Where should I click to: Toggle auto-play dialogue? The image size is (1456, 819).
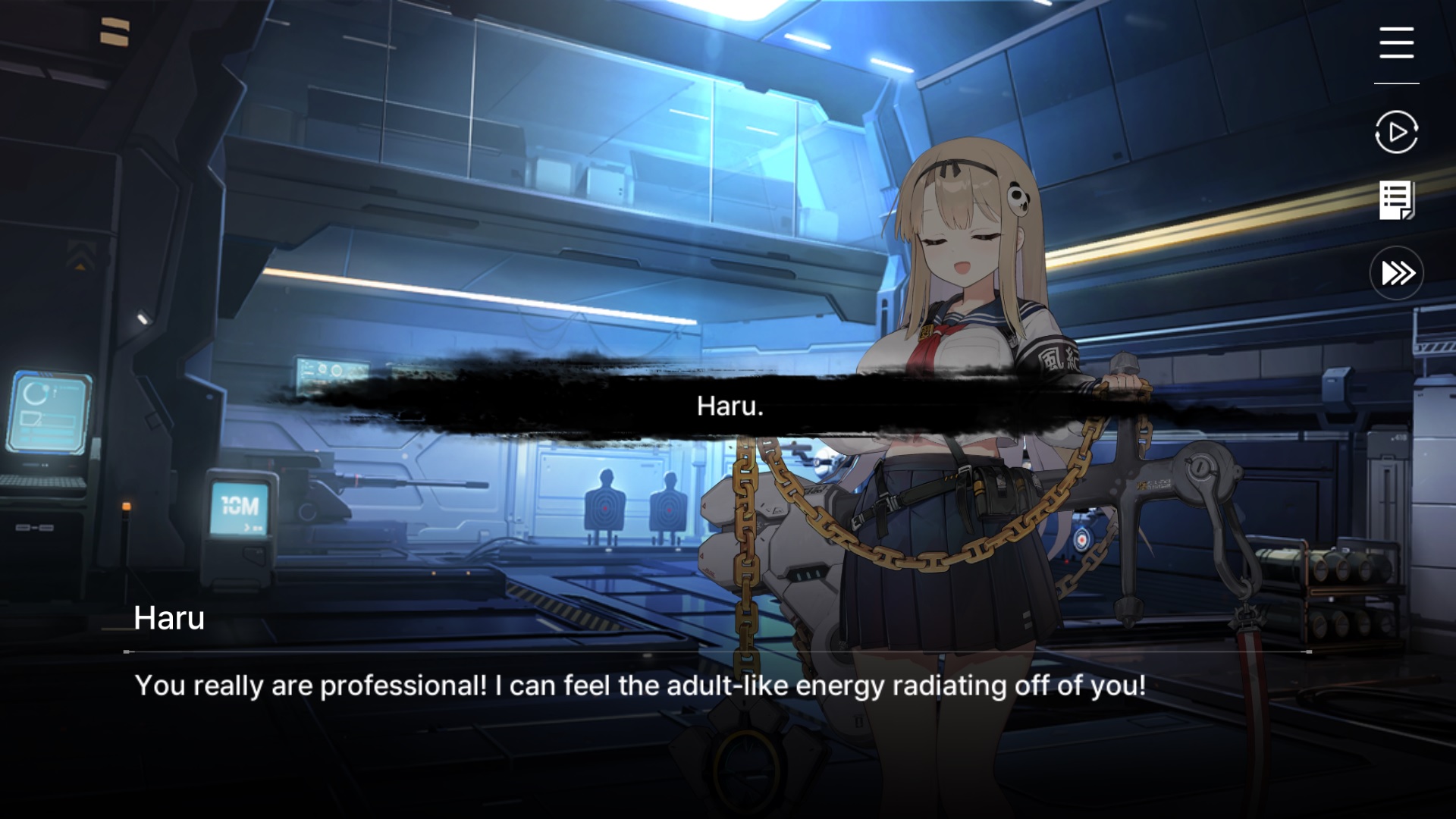pyautogui.click(x=1396, y=132)
